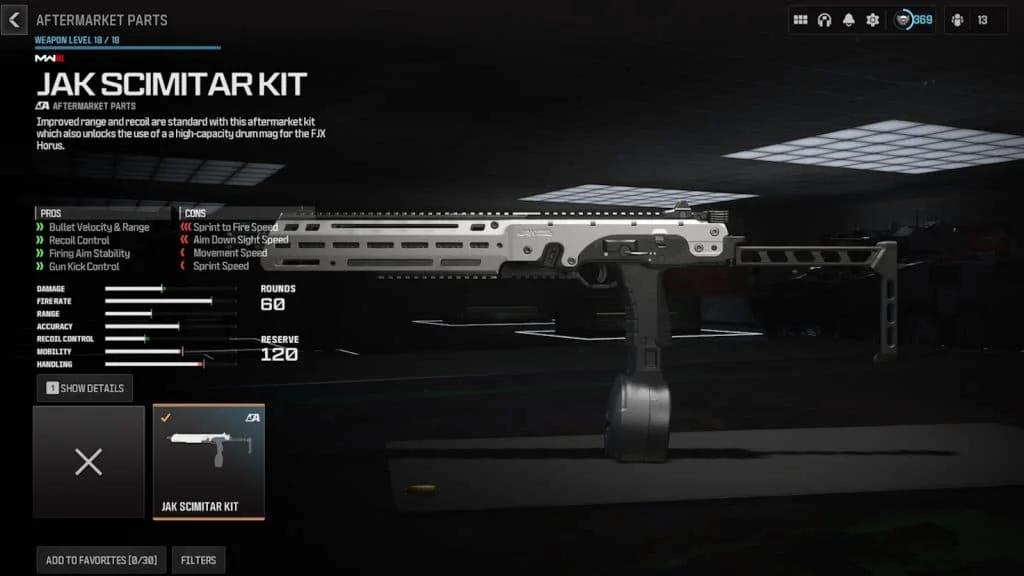Click Add to Favorites button

point(99,560)
